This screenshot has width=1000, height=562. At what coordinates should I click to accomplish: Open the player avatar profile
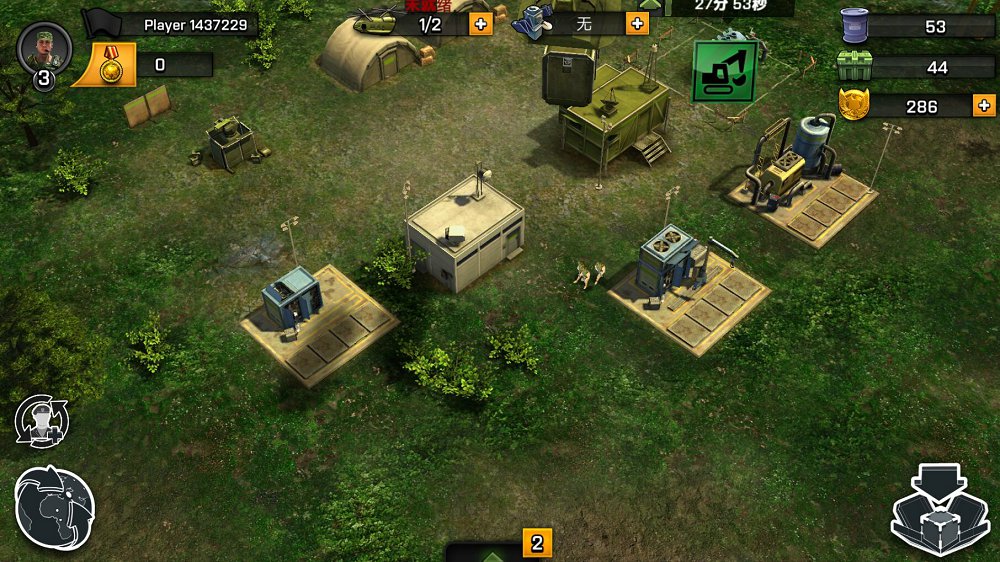click(x=45, y=47)
